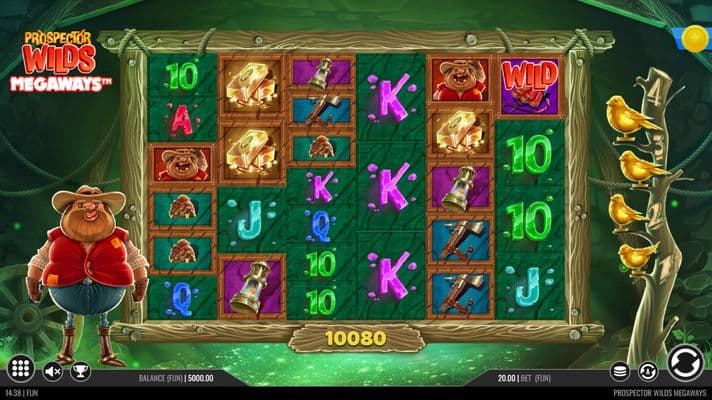Open the trophy achievements panel
Viewport: 712px width, 400px height.
tap(82, 372)
